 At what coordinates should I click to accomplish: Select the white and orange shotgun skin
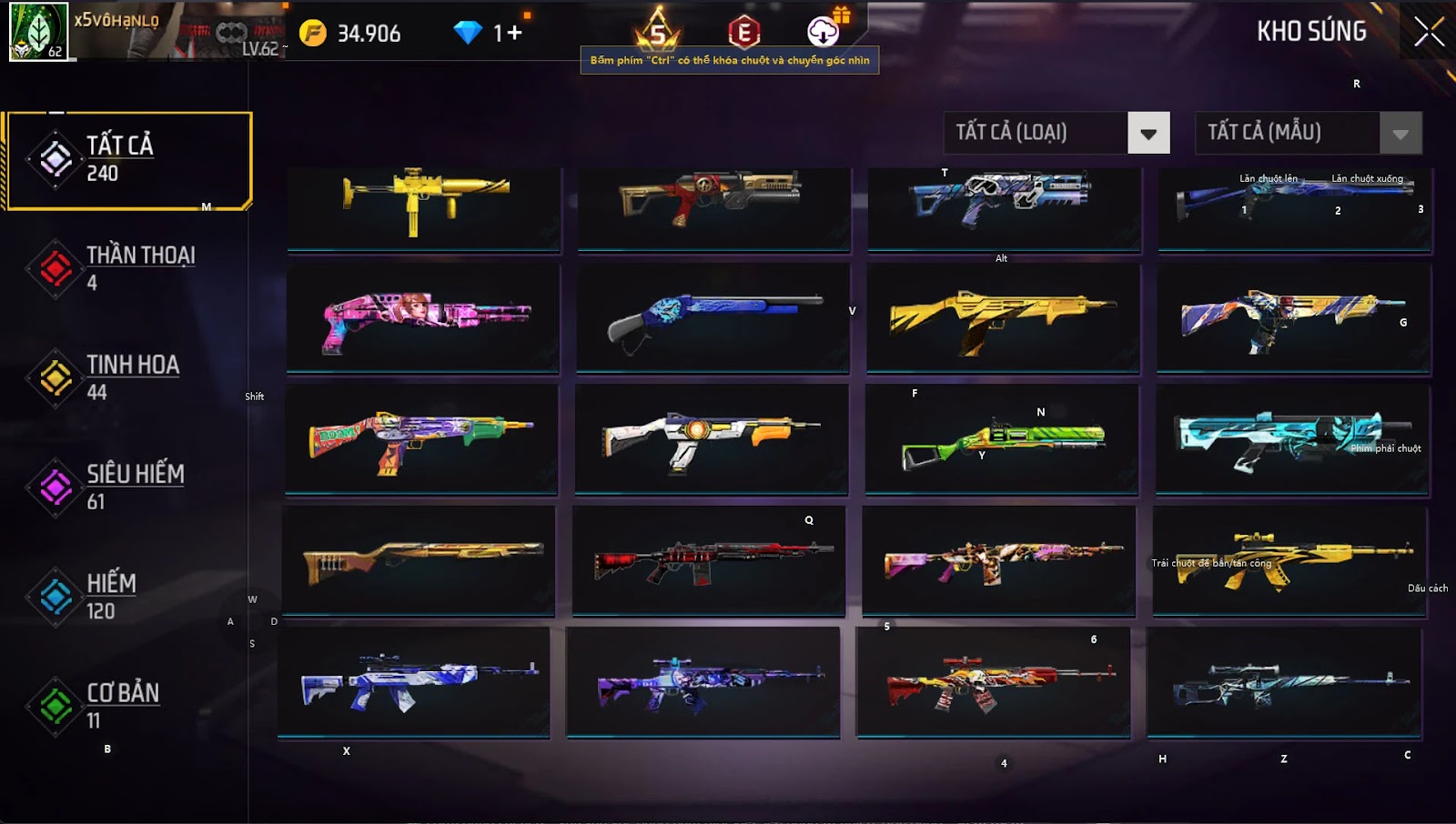click(712, 438)
